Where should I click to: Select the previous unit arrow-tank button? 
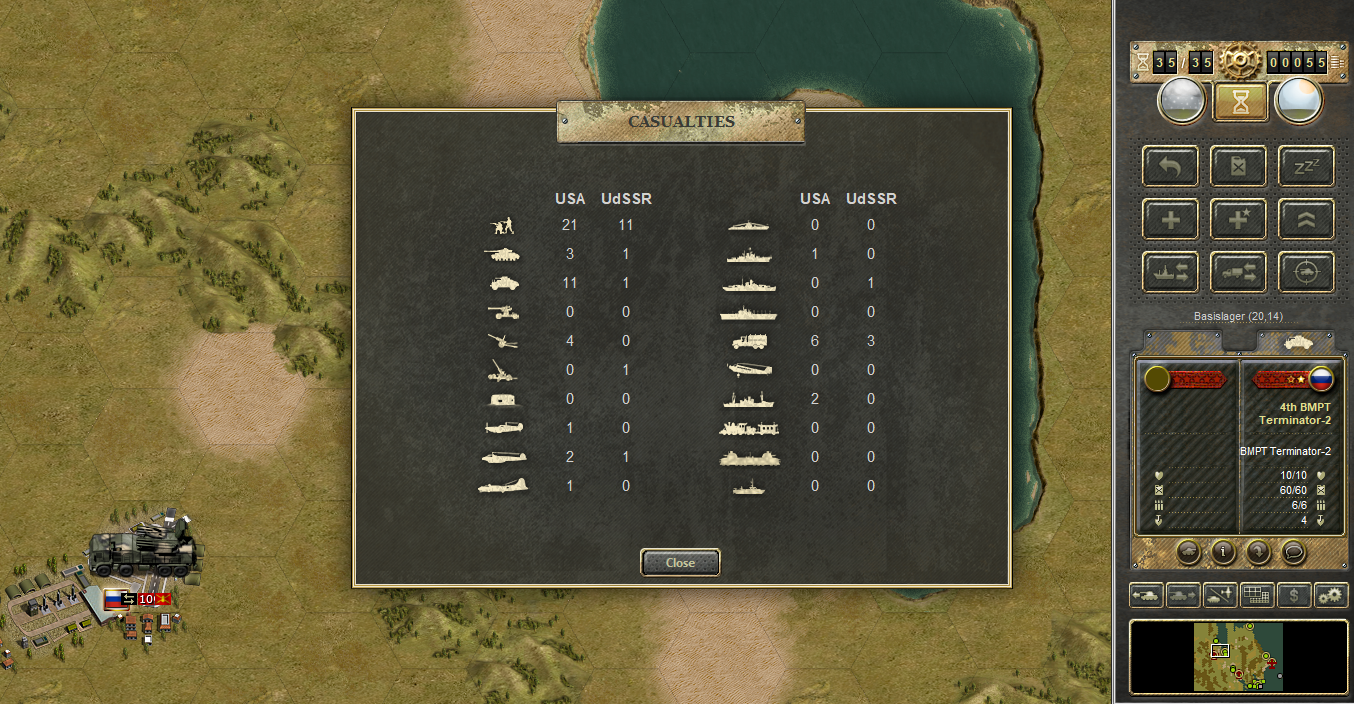click(1146, 595)
